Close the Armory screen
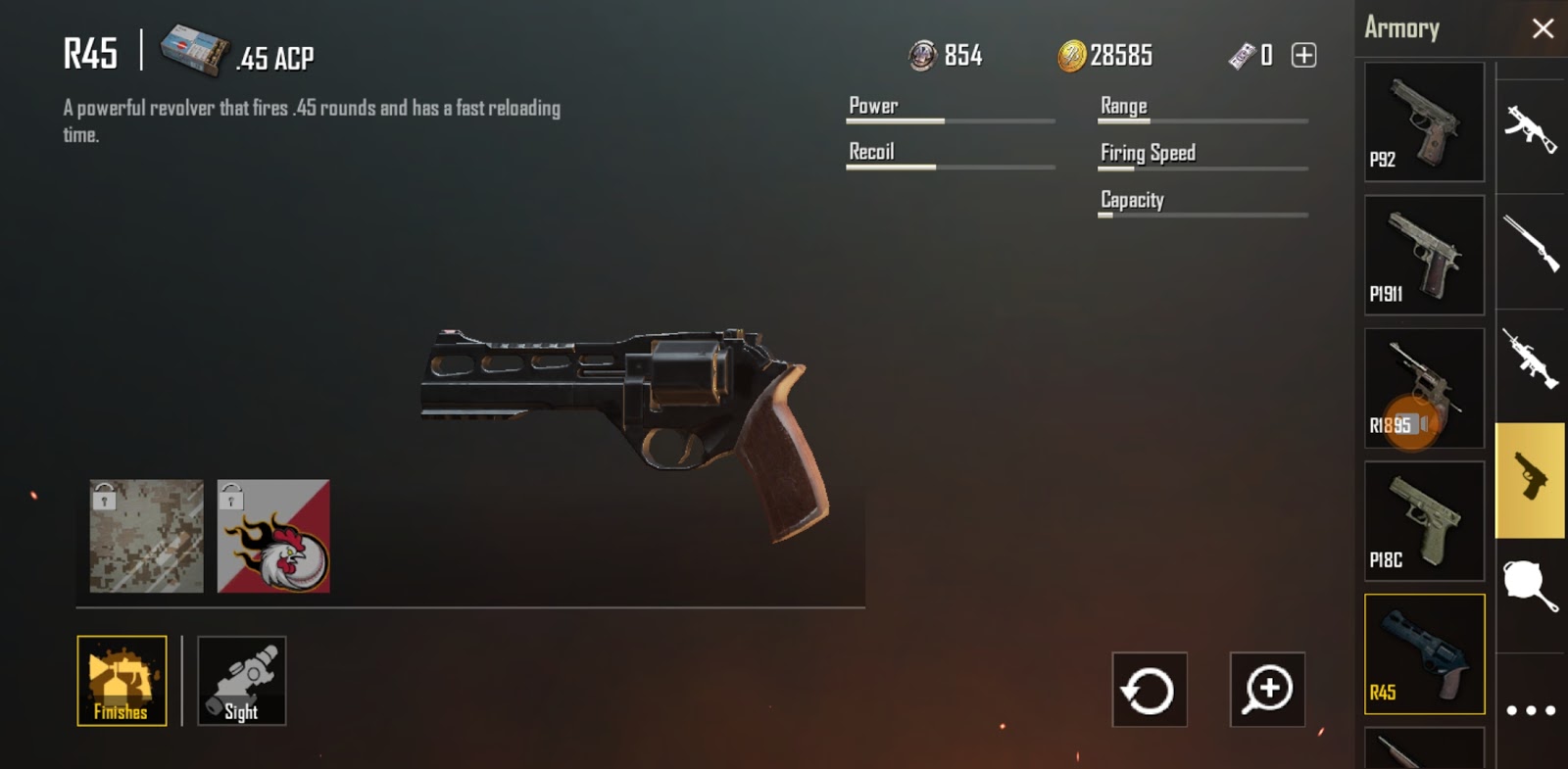Viewport: 1568px width, 769px height. coord(1543,28)
